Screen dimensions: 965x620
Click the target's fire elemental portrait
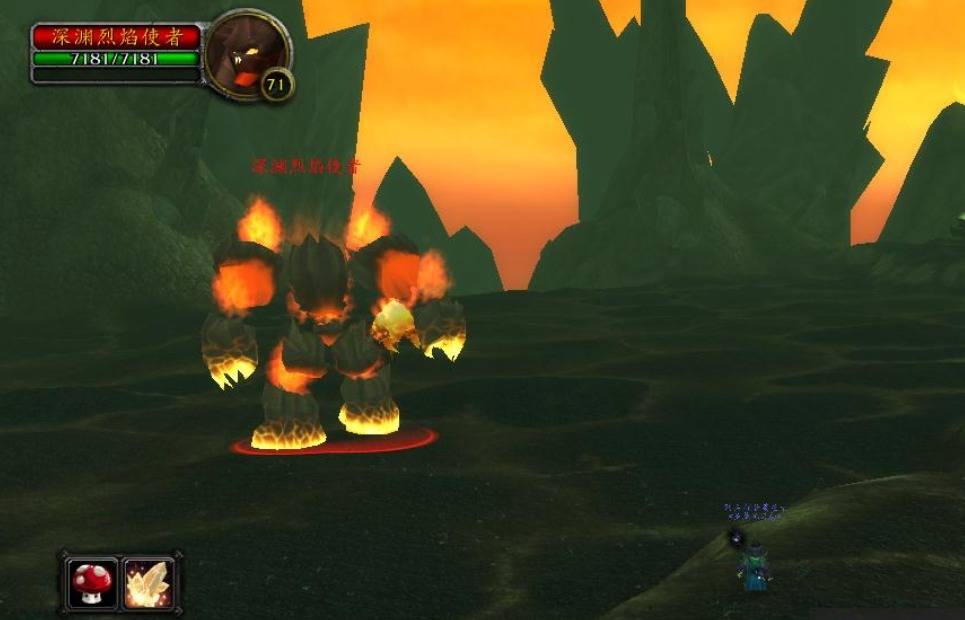coord(243,50)
